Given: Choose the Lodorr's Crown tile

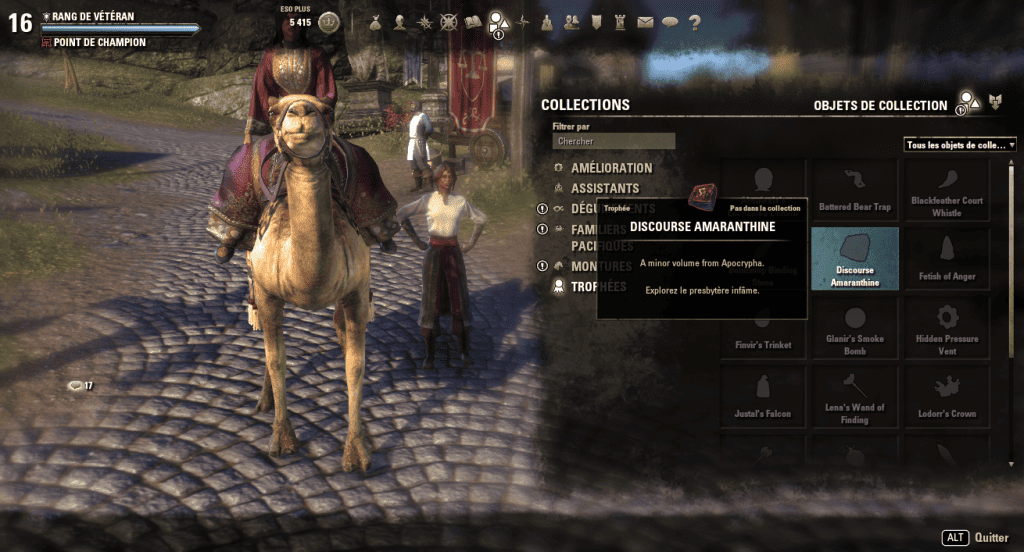Looking at the screenshot, I should (946, 396).
